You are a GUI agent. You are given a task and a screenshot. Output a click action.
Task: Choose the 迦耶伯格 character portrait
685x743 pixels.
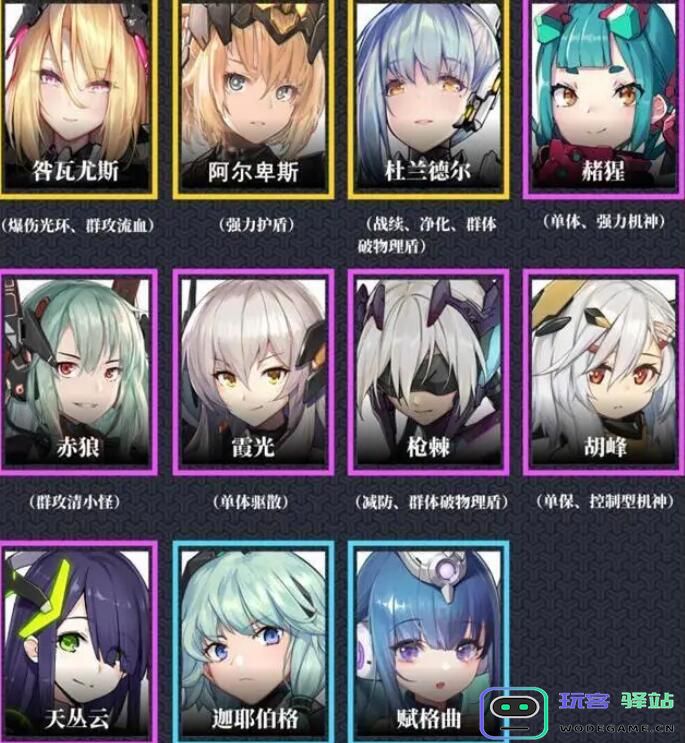tap(254, 643)
